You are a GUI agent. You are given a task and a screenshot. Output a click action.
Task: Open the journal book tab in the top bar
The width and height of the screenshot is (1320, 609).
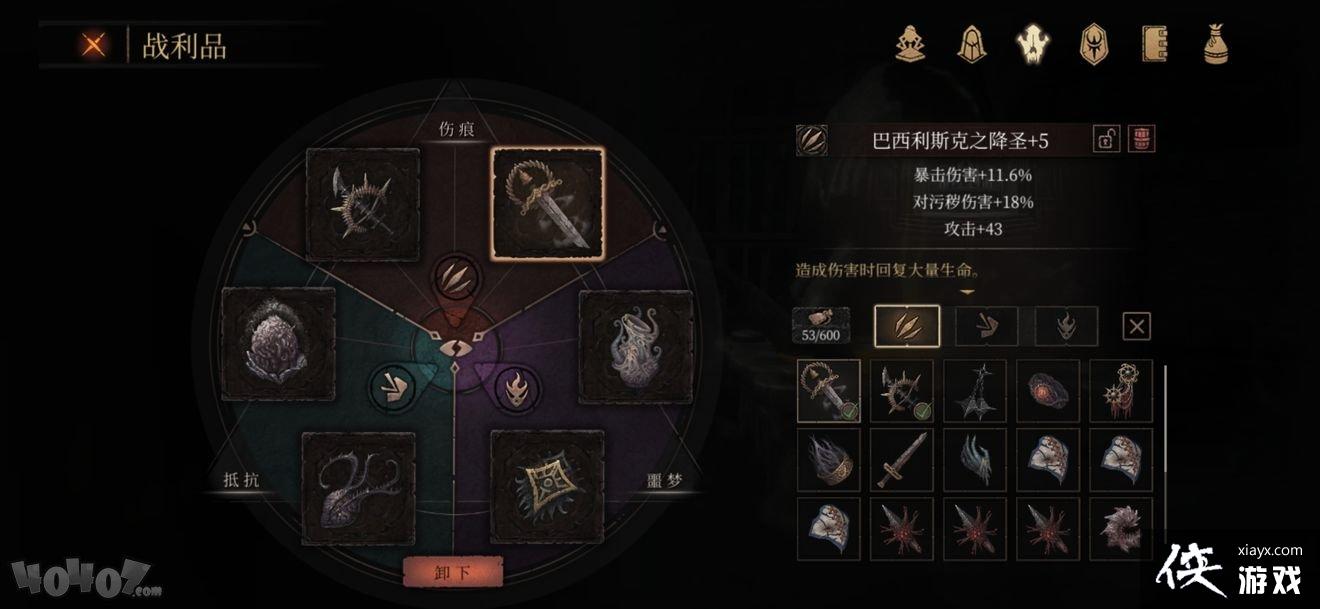(1155, 43)
